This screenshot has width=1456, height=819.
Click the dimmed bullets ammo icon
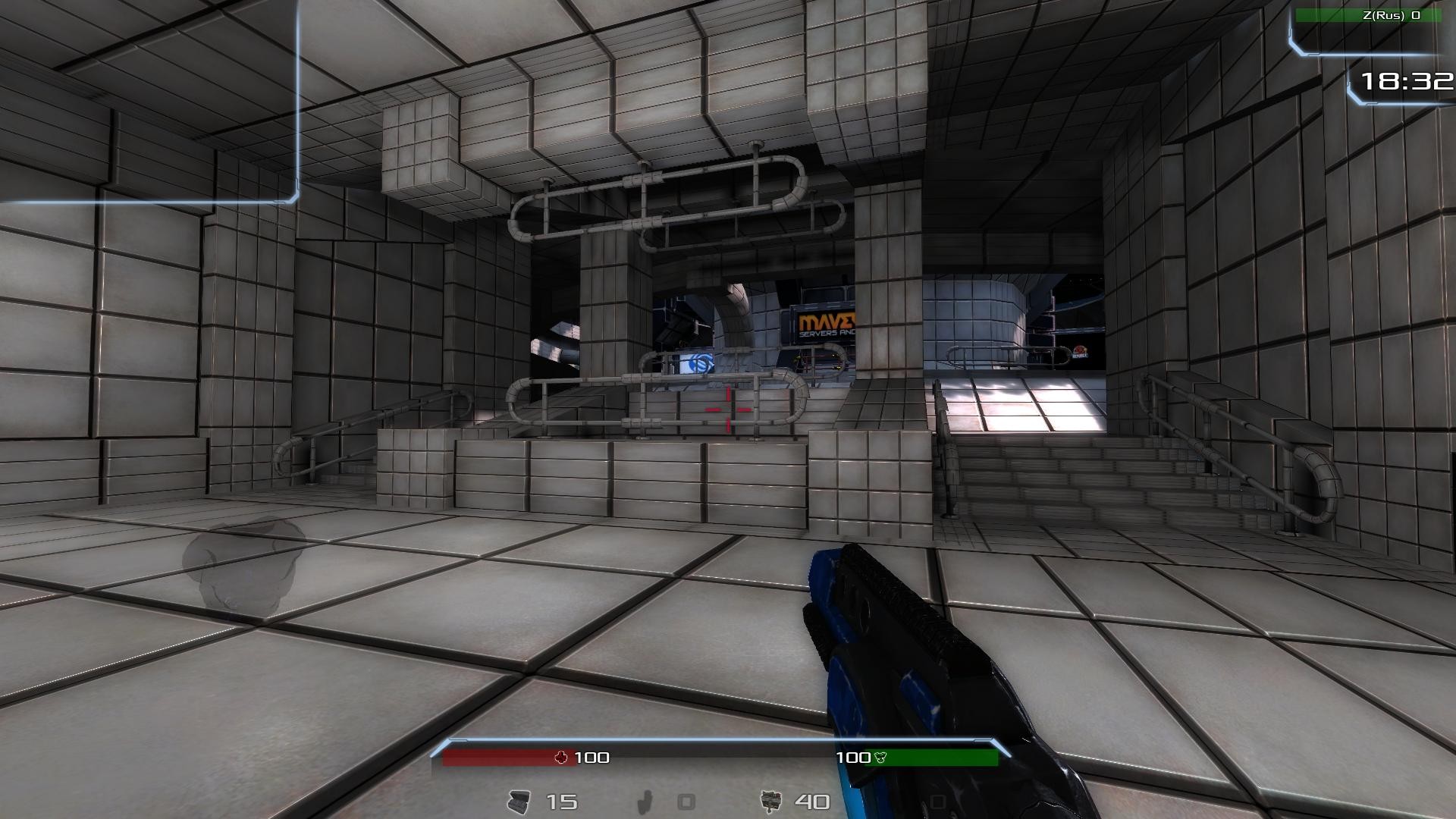click(x=645, y=802)
